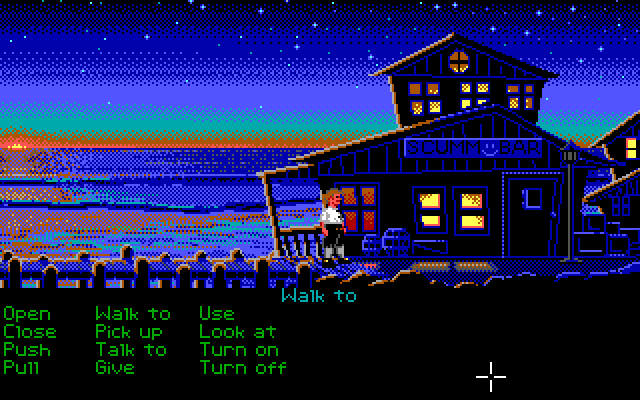
Task: Choose the Close verb
Action: click(30, 332)
